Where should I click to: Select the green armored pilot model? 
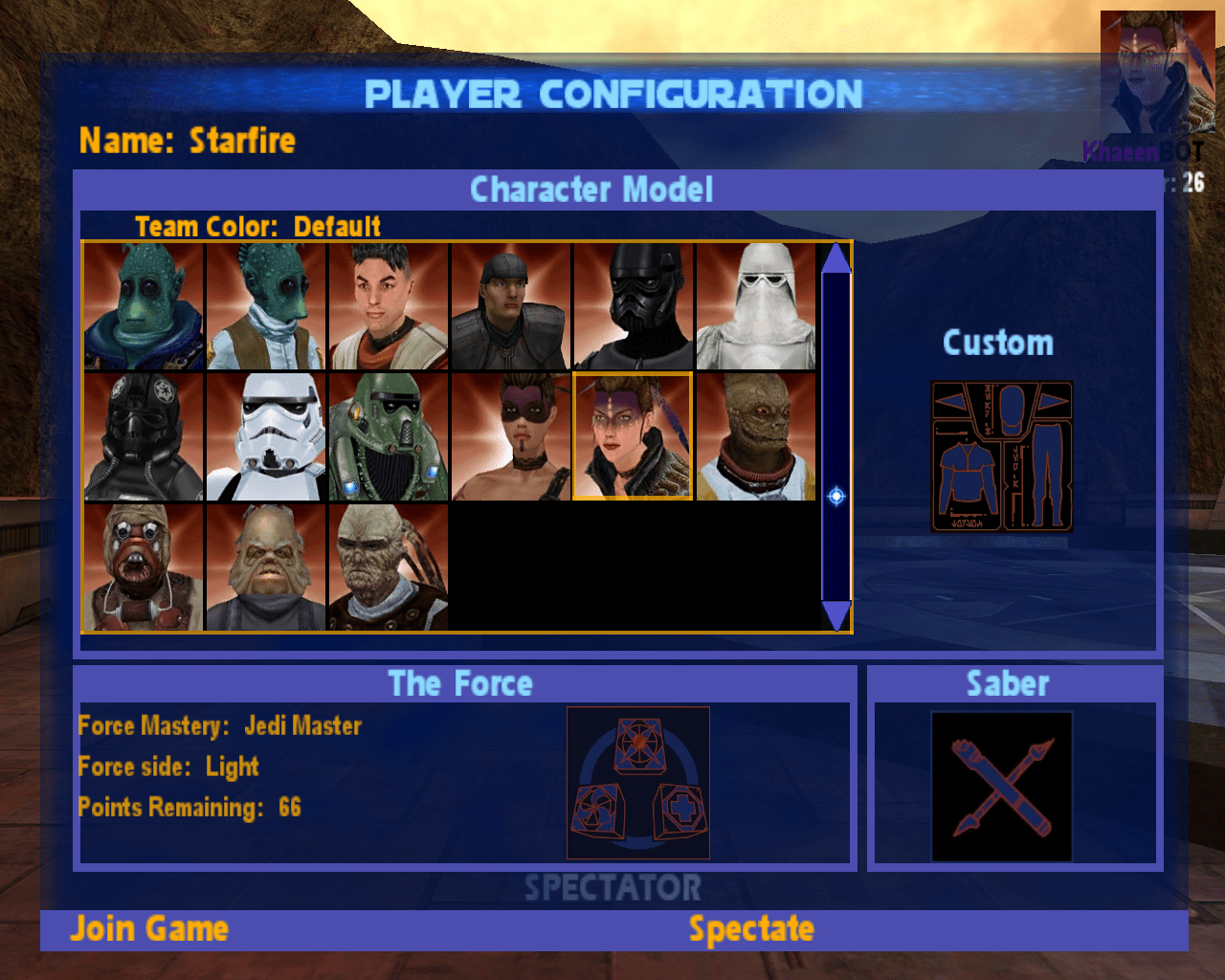pos(389,436)
